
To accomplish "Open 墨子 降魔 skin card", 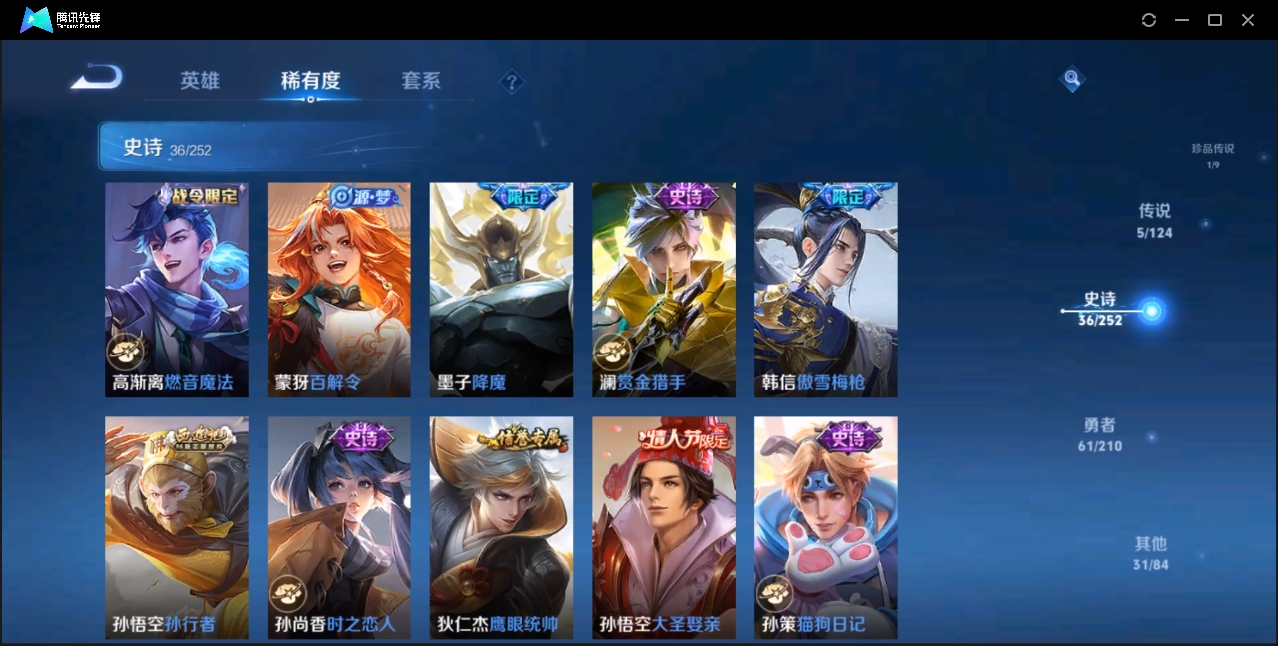I will 501,289.
